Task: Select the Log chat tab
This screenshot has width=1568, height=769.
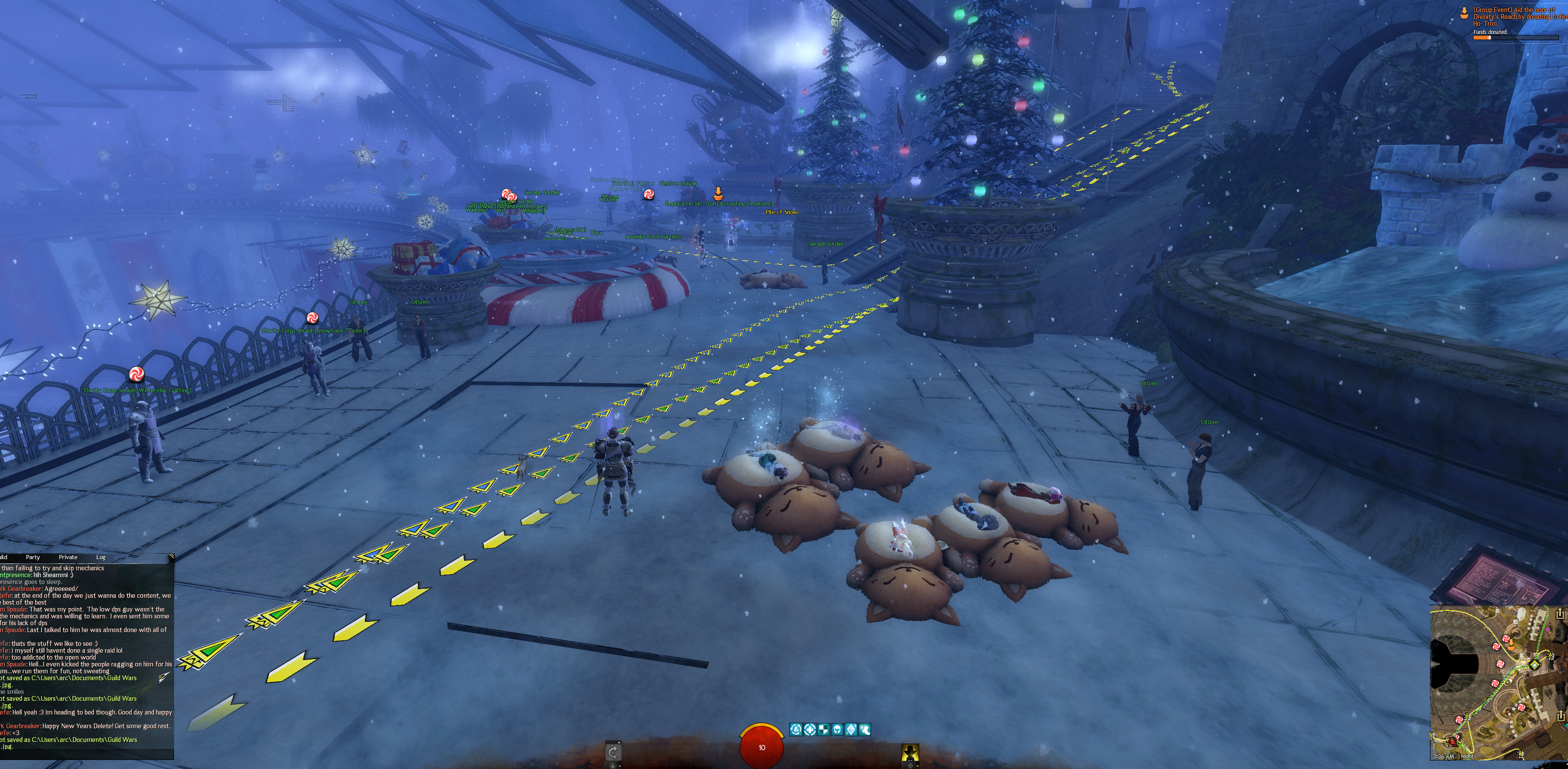Action: pyautogui.click(x=100, y=557)
